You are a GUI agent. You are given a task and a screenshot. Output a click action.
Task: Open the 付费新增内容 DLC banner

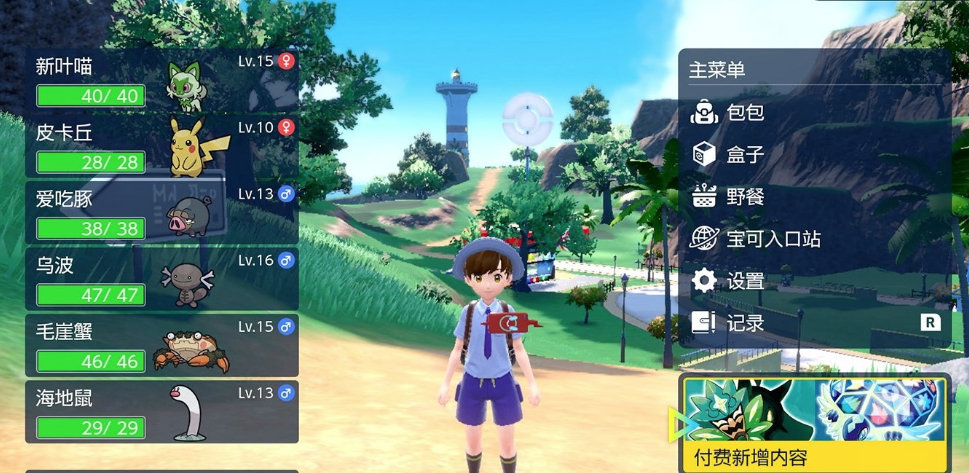point(814,422)
